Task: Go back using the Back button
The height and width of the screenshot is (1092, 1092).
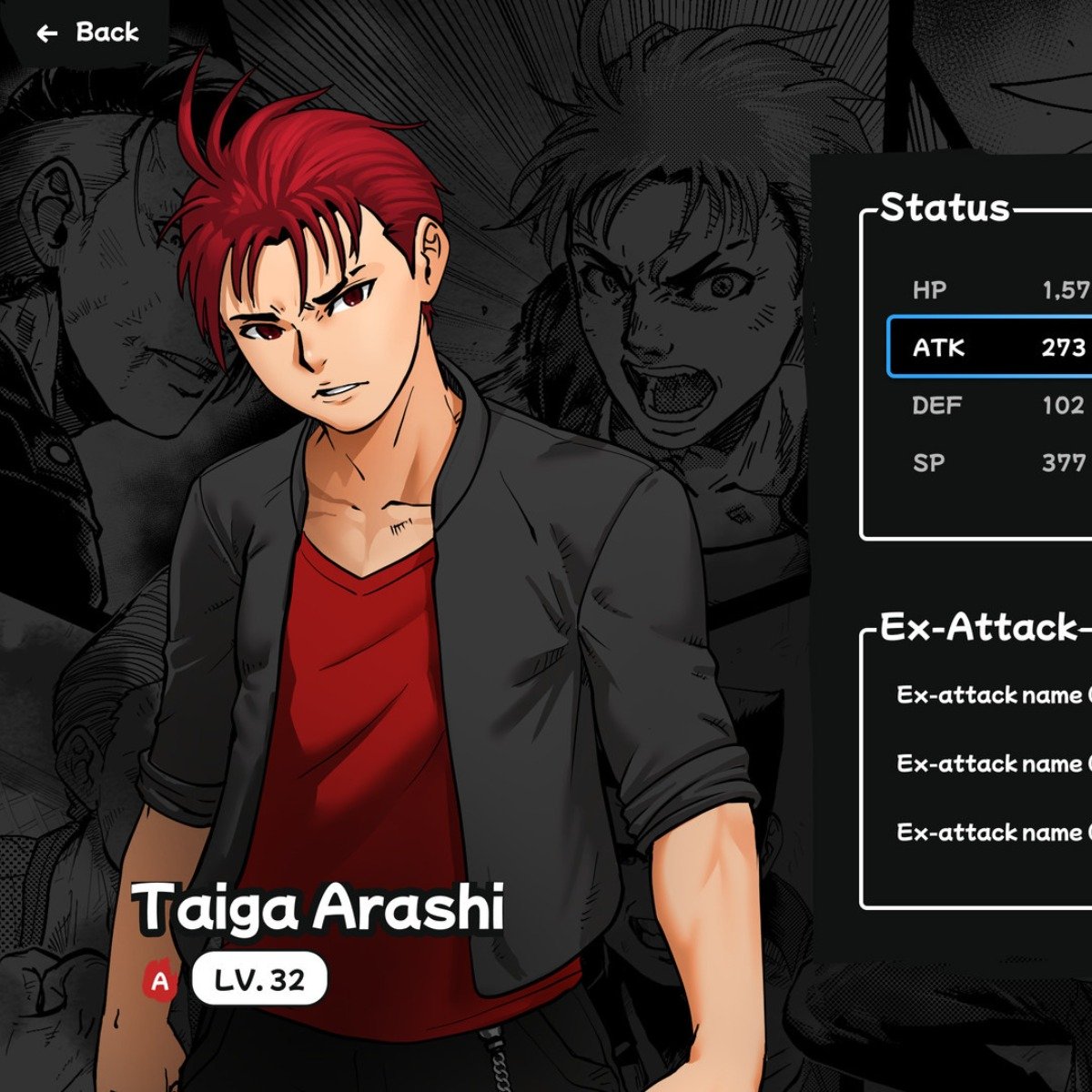Action: click(87, 33)
